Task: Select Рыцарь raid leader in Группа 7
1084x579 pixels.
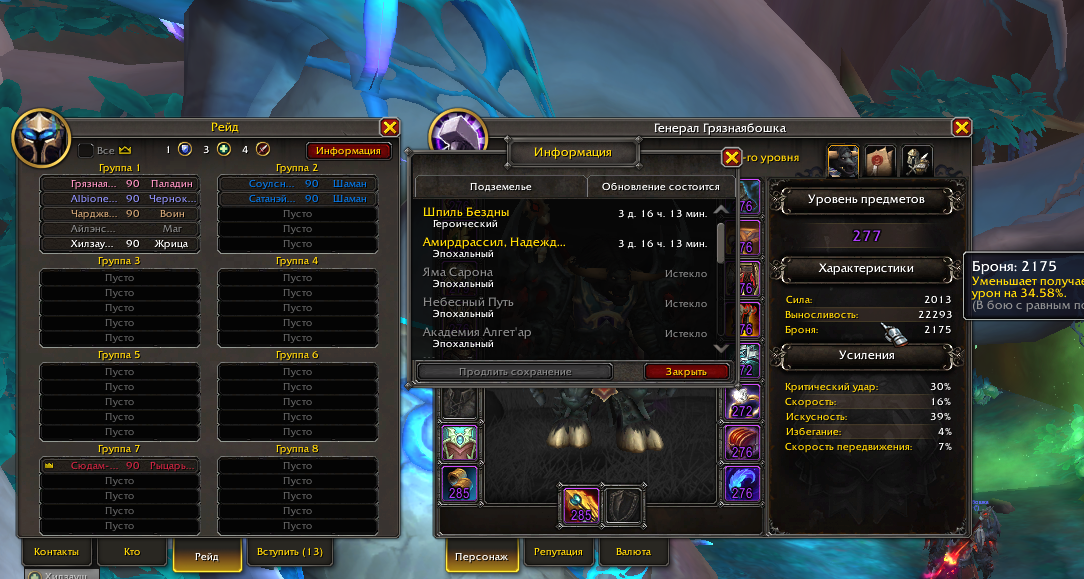Action: [x=118, y=466]
